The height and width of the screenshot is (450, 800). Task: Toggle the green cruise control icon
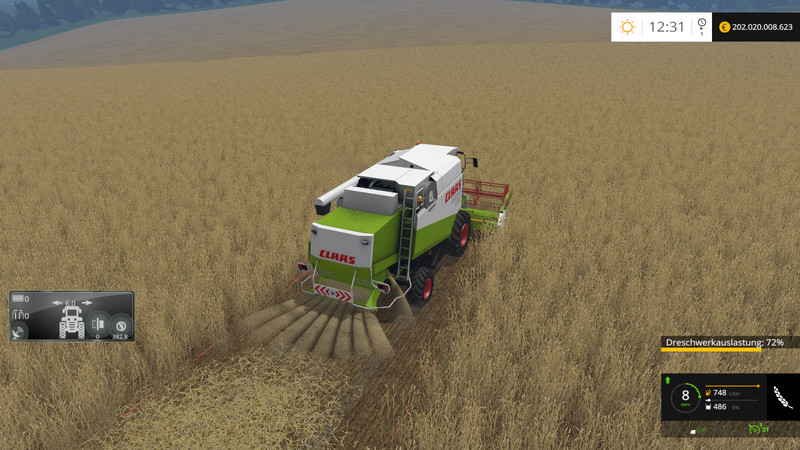click(752, 431)
